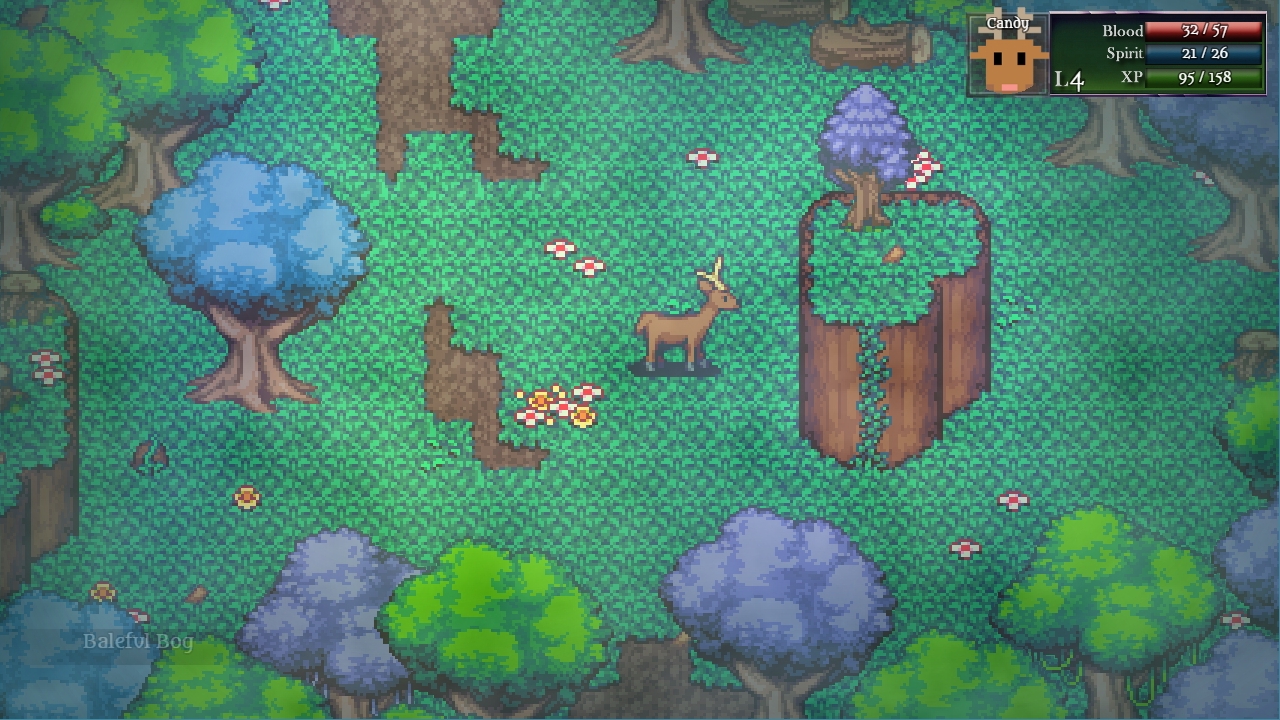Click the red-and-white mushroom pair mid-screen
1280x720 pixels.
point(575,258)
